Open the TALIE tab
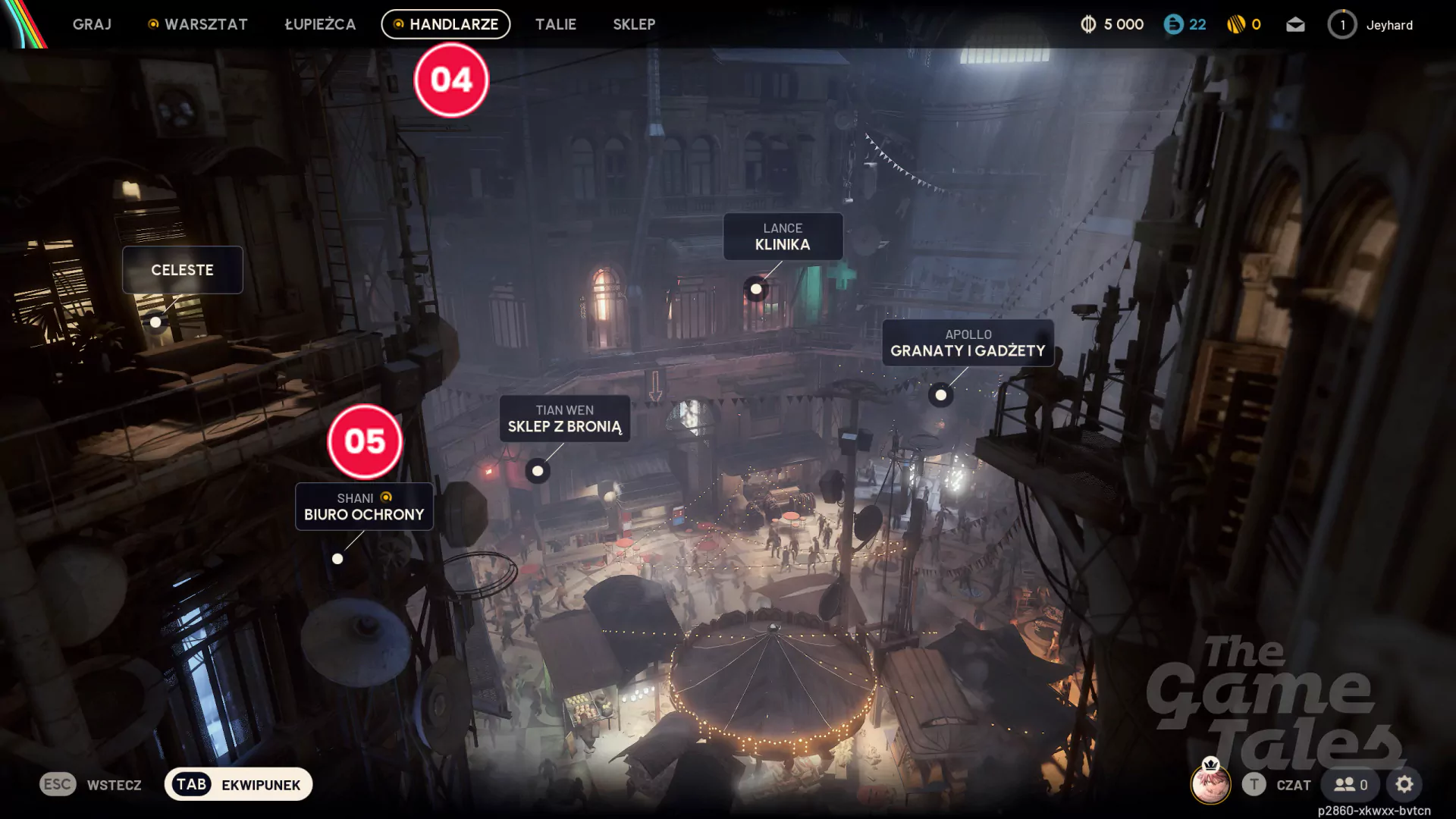This screenshot has height=819, width=1456. point(556,24)
